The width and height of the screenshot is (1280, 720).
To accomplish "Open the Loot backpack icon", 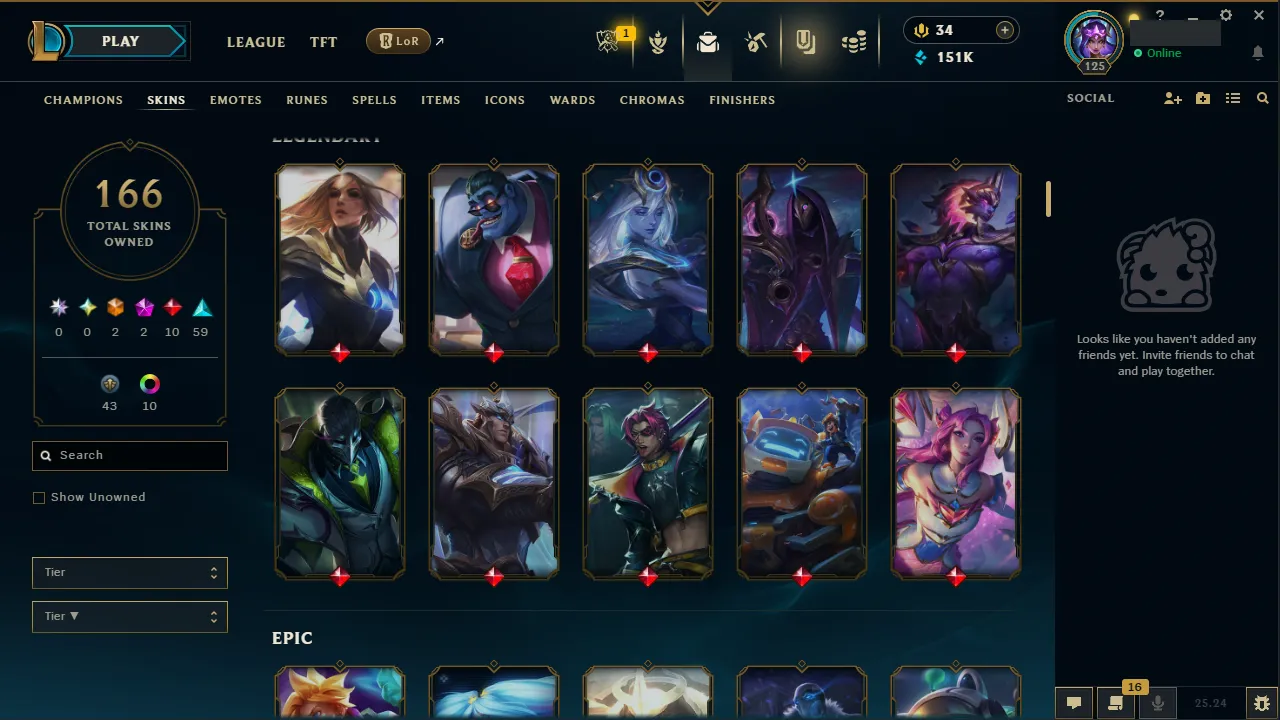I will 708,42.
